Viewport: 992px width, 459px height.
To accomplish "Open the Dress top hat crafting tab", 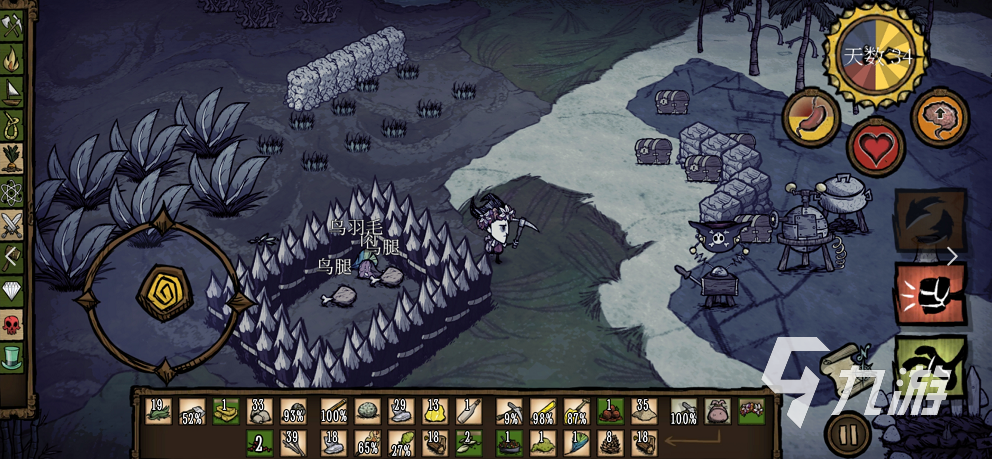I will tap(12, 355).
